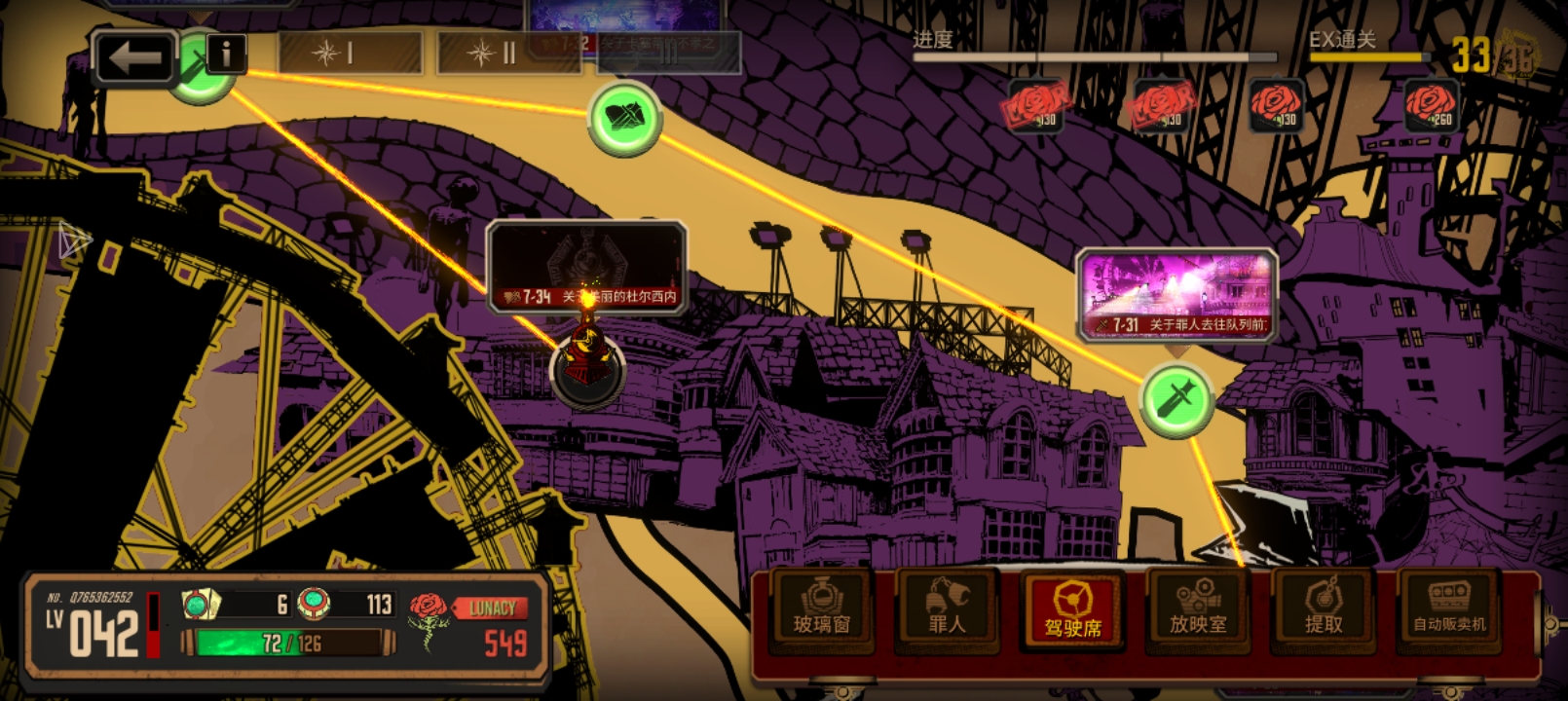Viewport: 1568px width, 701px height.
Task: Open the info panel marked 'i'
Action: click(226, 54)
